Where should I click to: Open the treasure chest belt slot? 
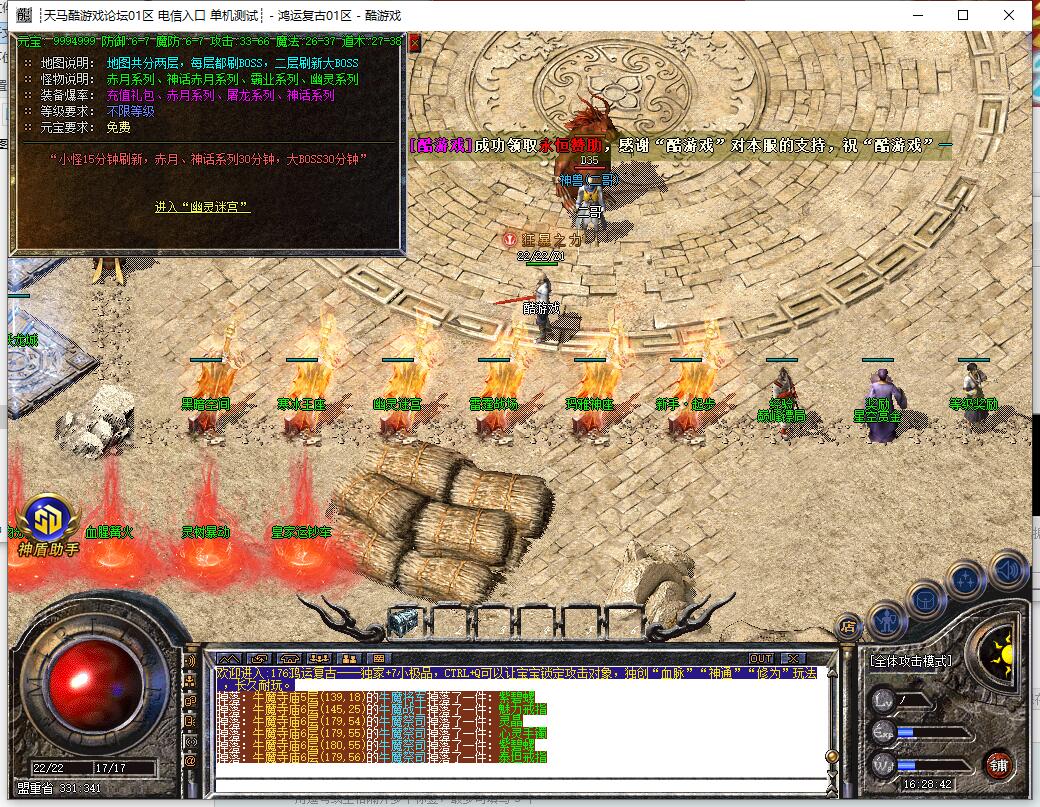[402, 621]
